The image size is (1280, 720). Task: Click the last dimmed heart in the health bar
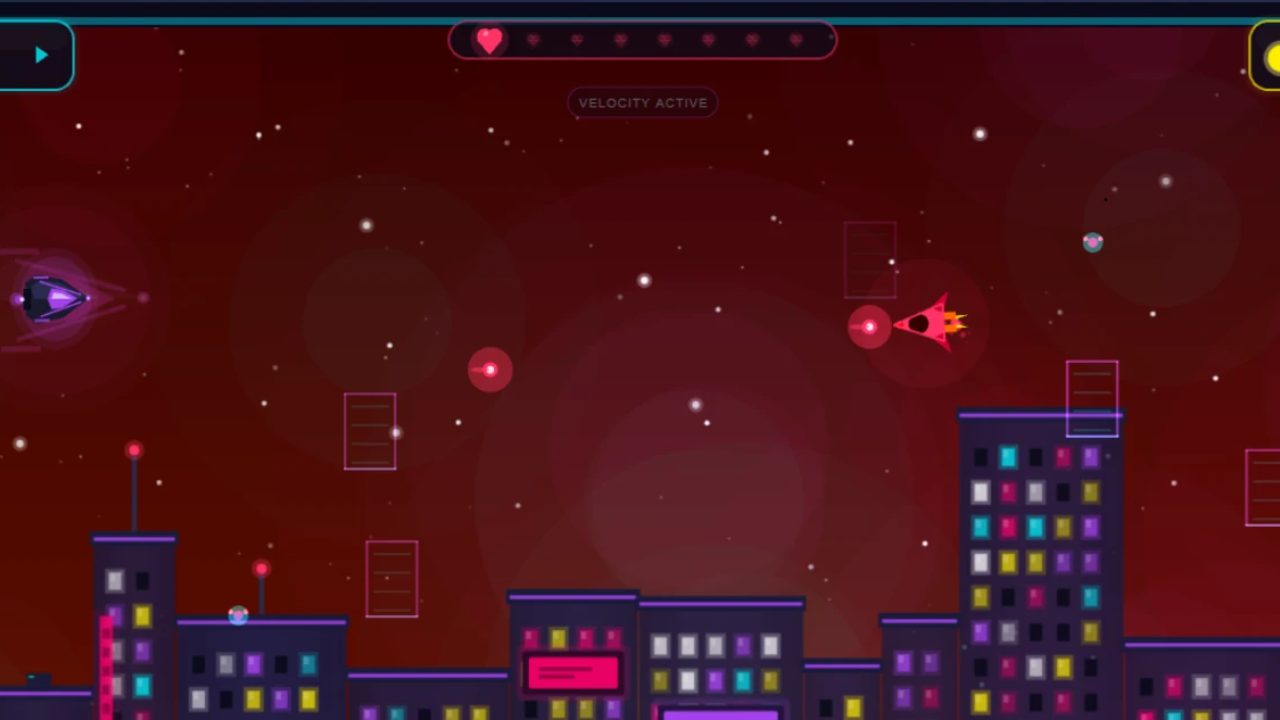796,40
